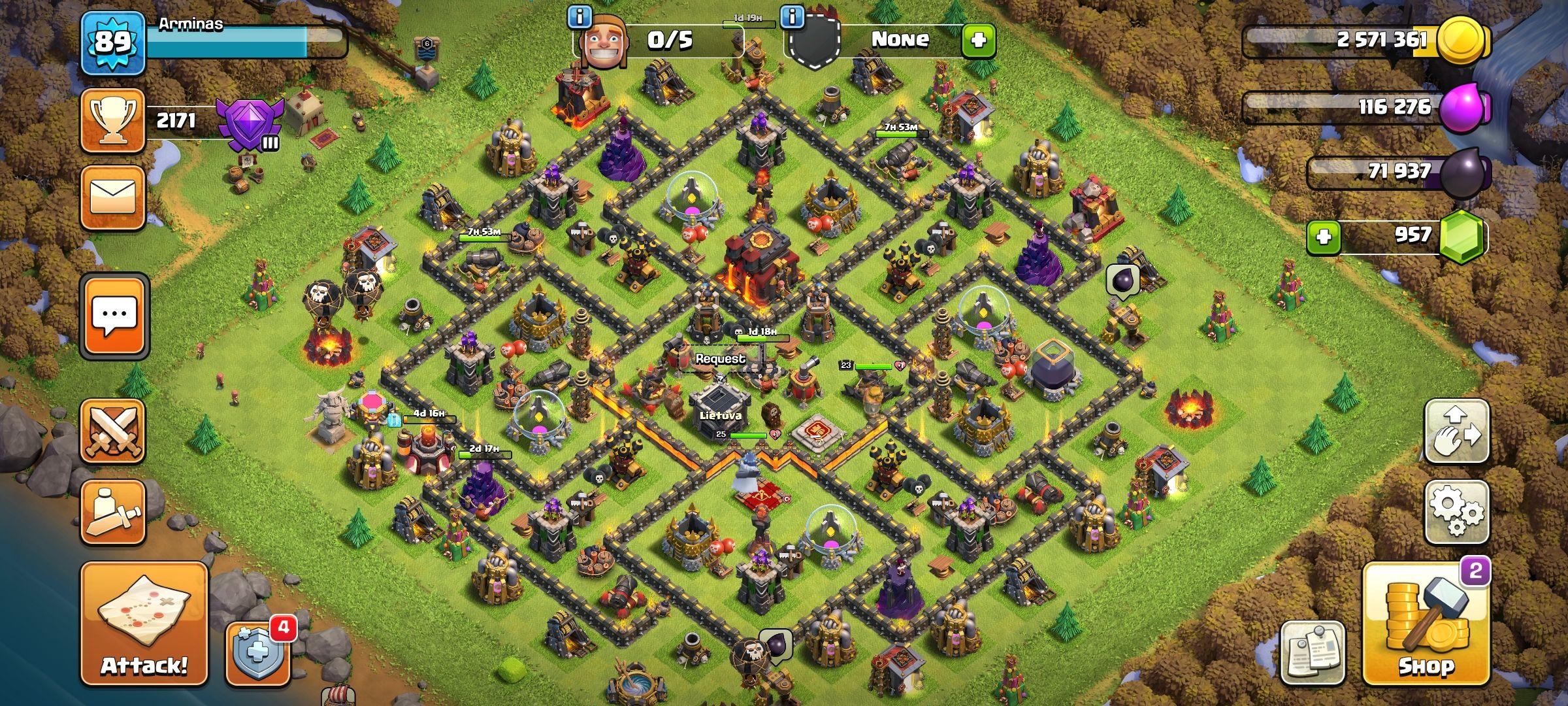
Task: Open the clipboard notes button
Action: click(1313, 652)
